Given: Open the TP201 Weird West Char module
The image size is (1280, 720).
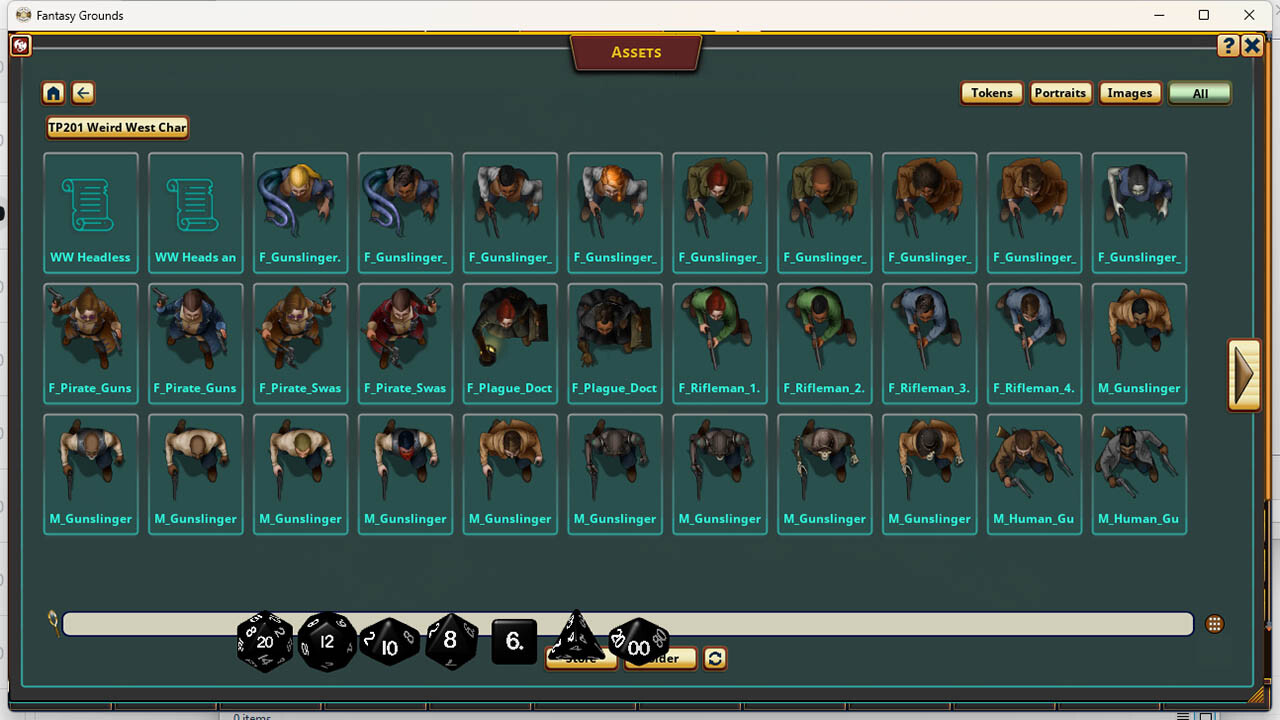Looking at the screenshot, I should coord(116,127).
